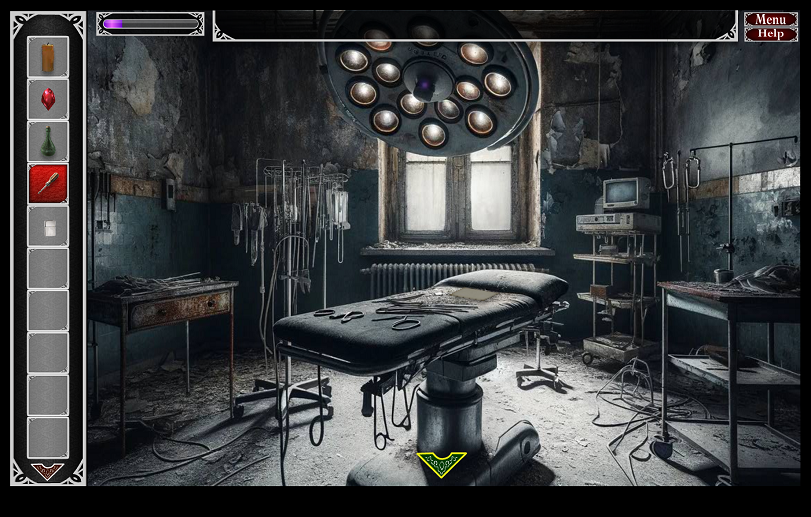
Task: Open the Help button
Action: pos(770,34)
